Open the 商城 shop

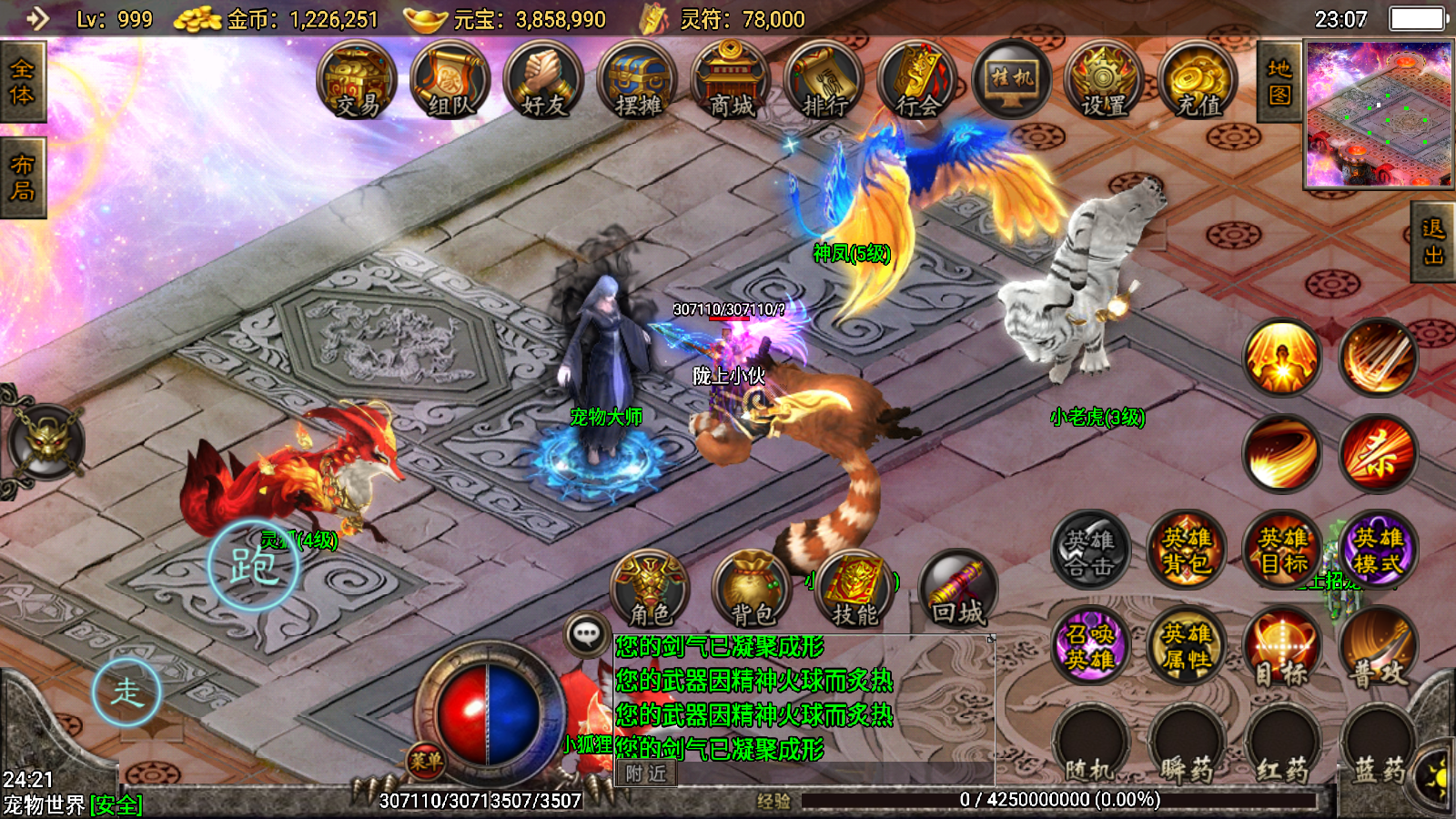pyautogui.click(x=731, y=82)
